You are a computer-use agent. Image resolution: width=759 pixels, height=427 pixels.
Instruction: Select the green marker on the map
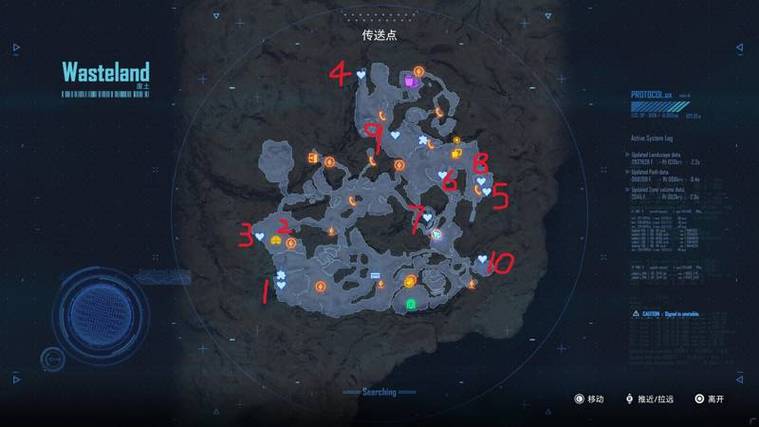click(410, 303)
